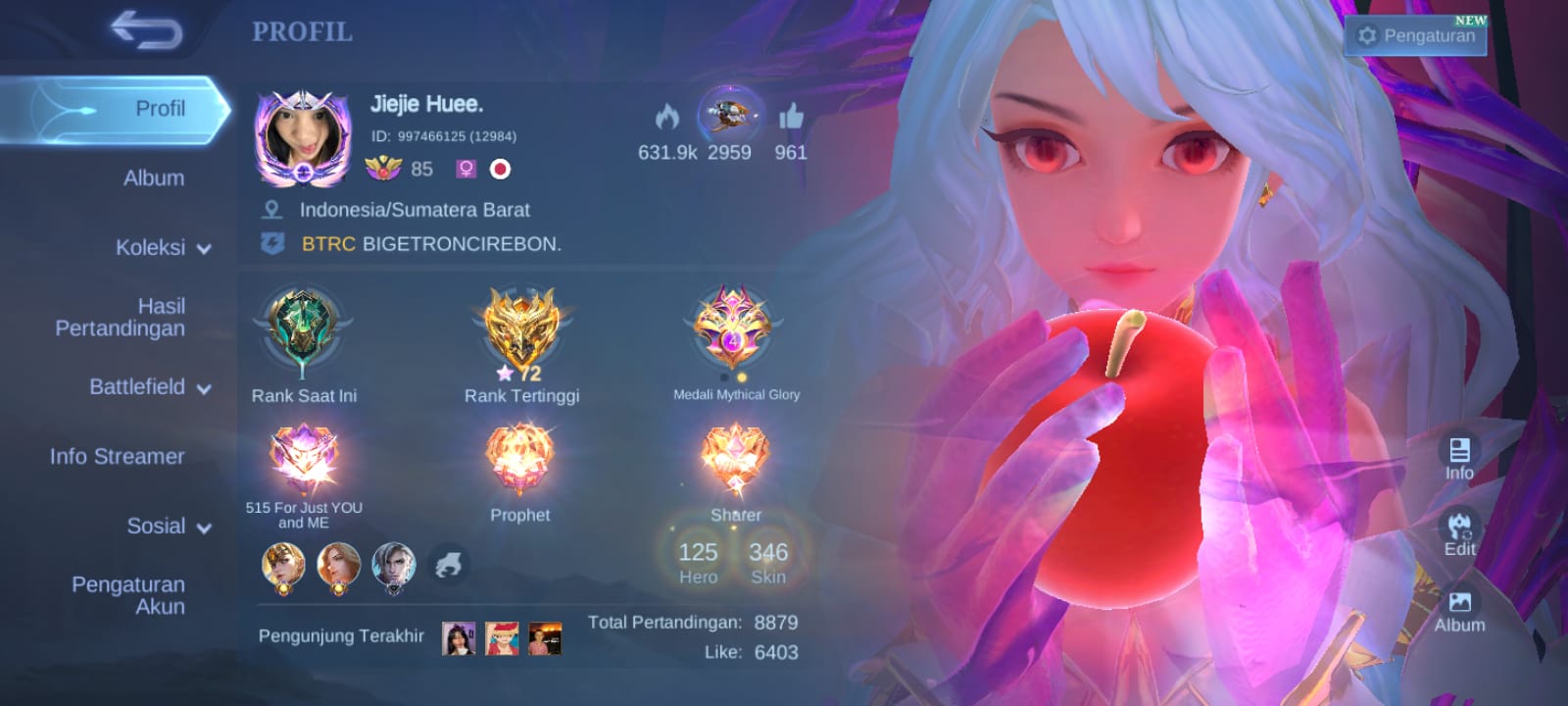Click the Edit button on right side

click(1459, 534)
